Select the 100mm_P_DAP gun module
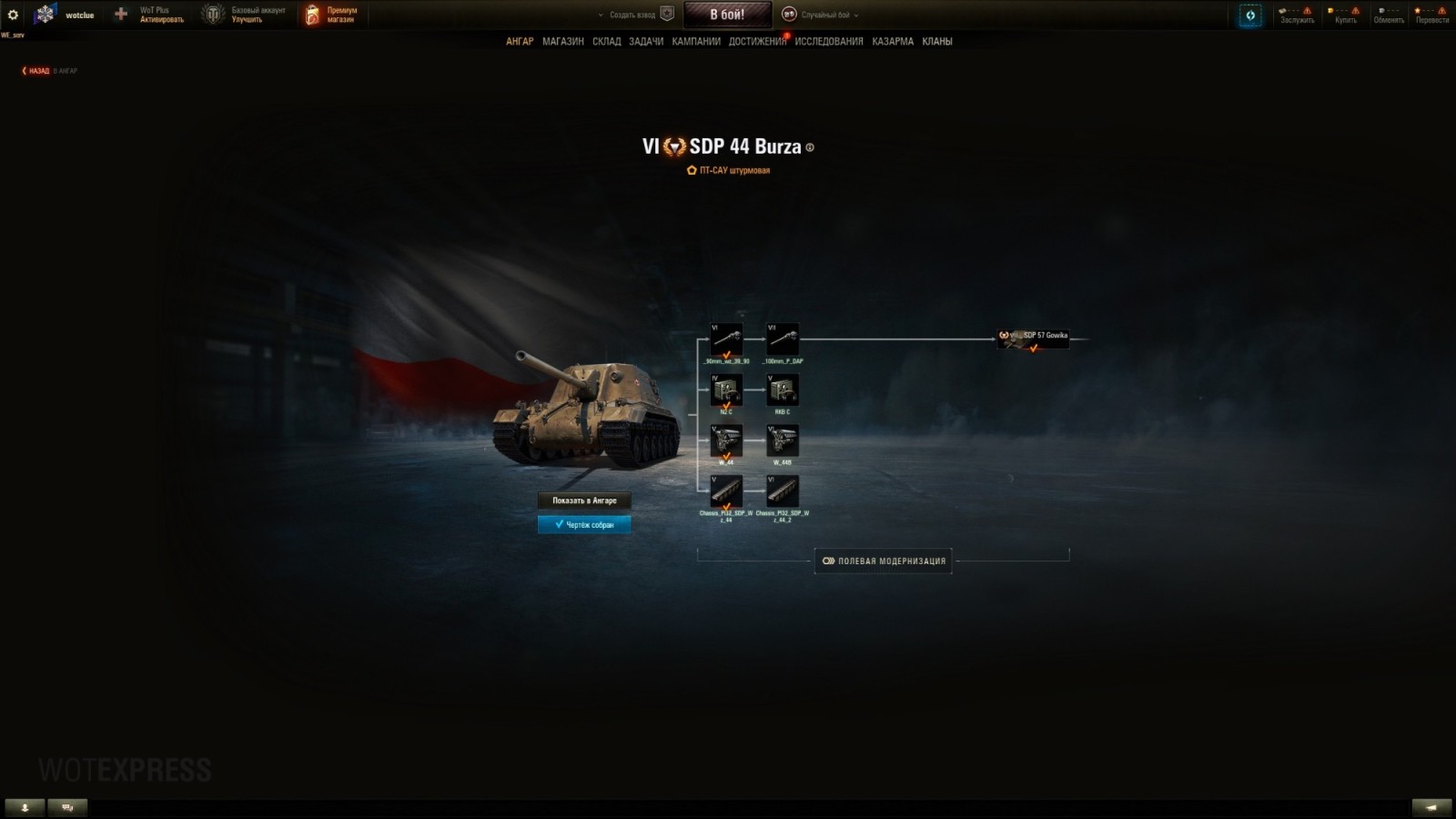 783,340
